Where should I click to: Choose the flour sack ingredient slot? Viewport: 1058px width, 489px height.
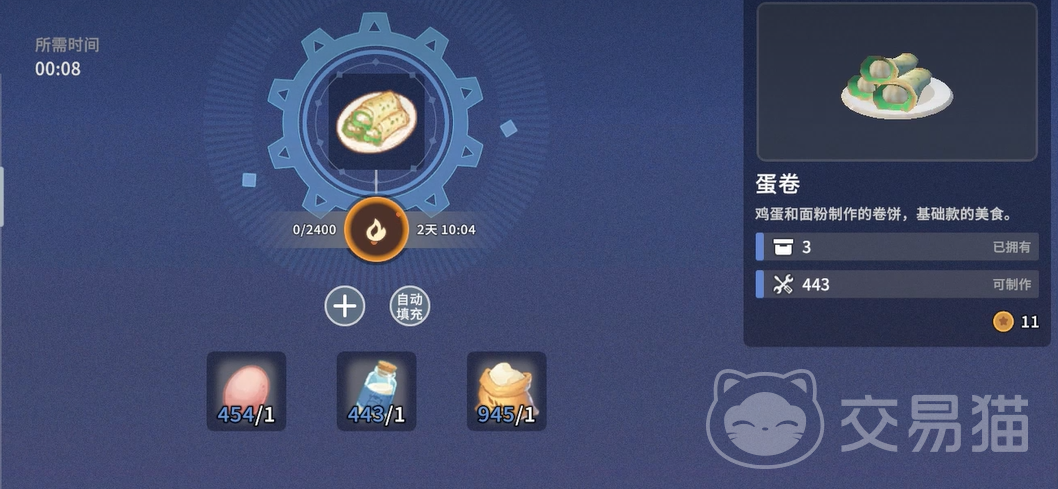click(x=506, y=391)
